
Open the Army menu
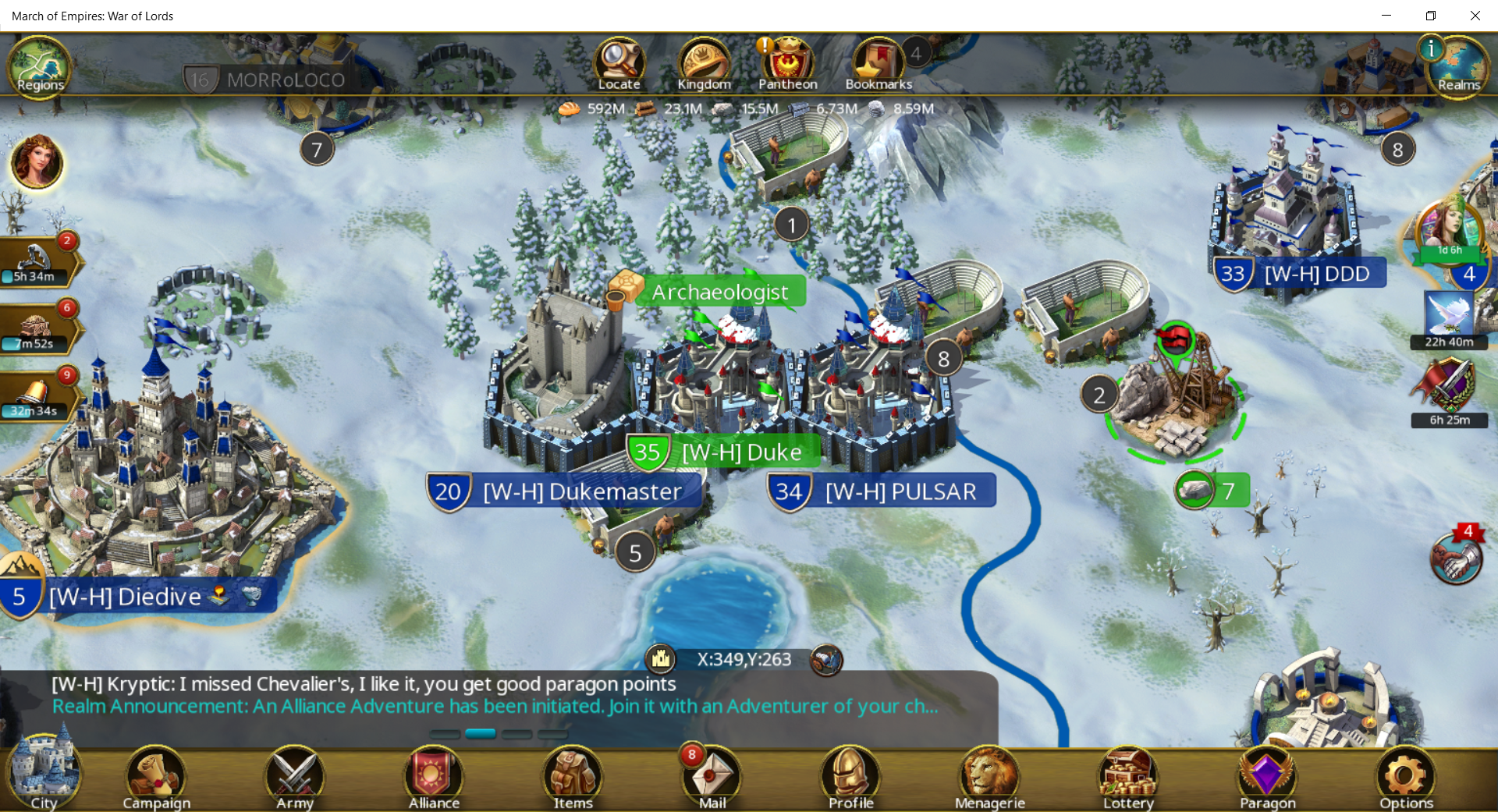295,777
